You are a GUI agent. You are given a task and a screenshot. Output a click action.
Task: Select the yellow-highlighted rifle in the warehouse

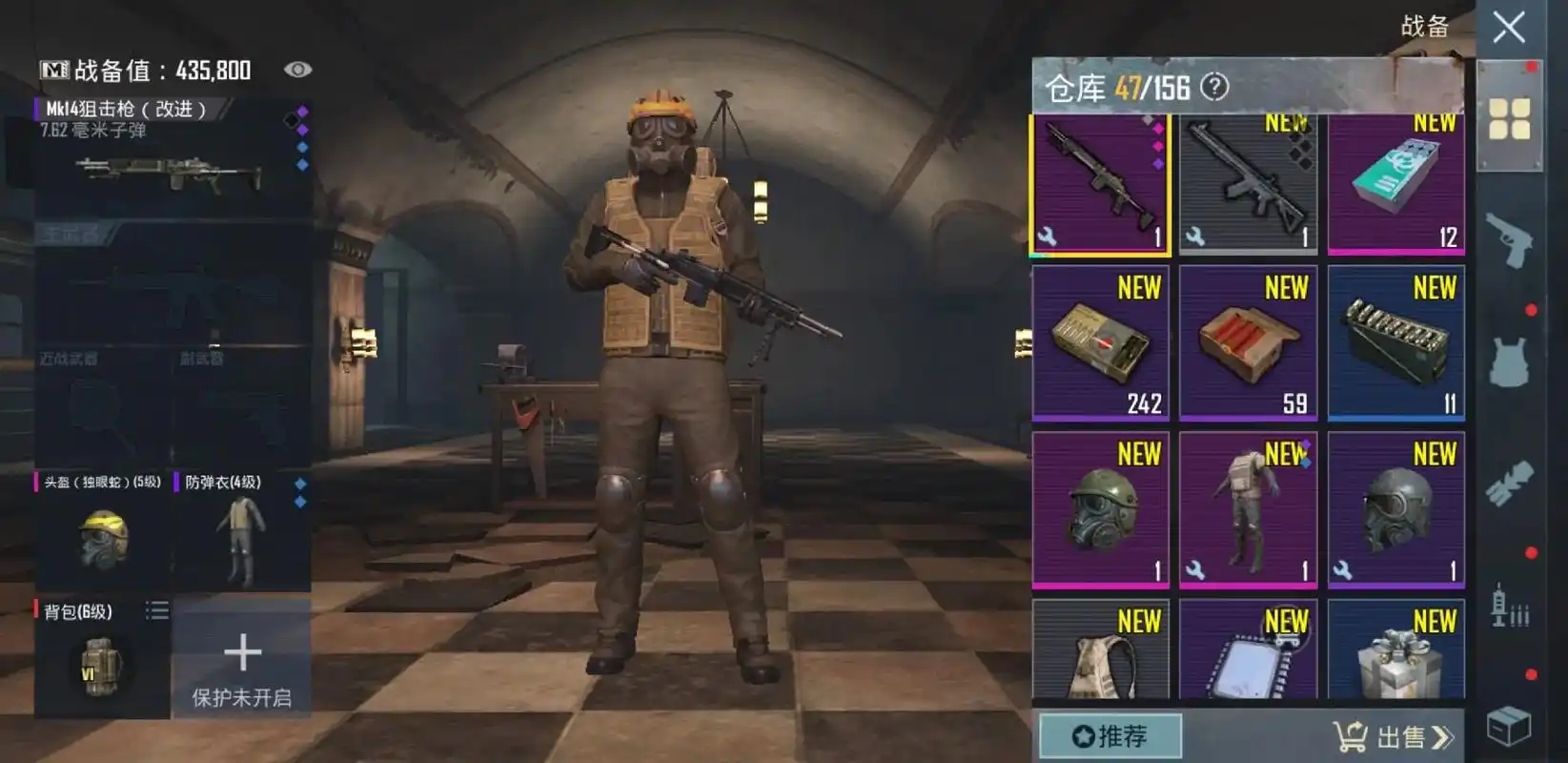1100,184
